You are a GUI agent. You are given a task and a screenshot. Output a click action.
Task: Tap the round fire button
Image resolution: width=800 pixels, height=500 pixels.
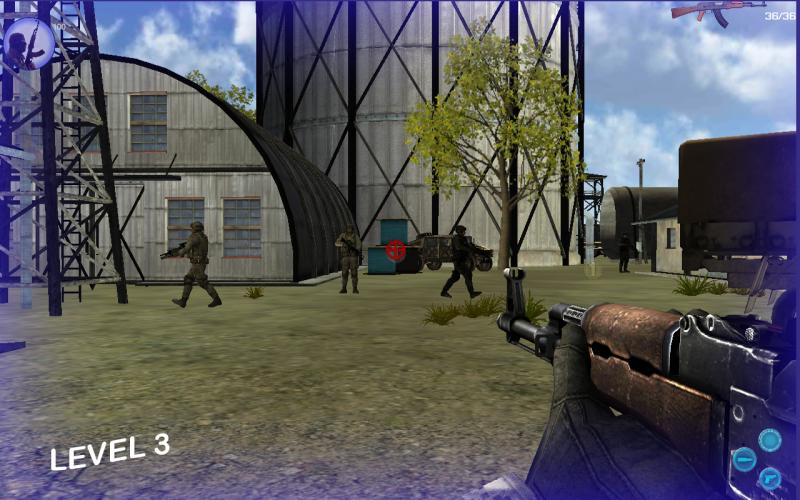tap(769, 440)
